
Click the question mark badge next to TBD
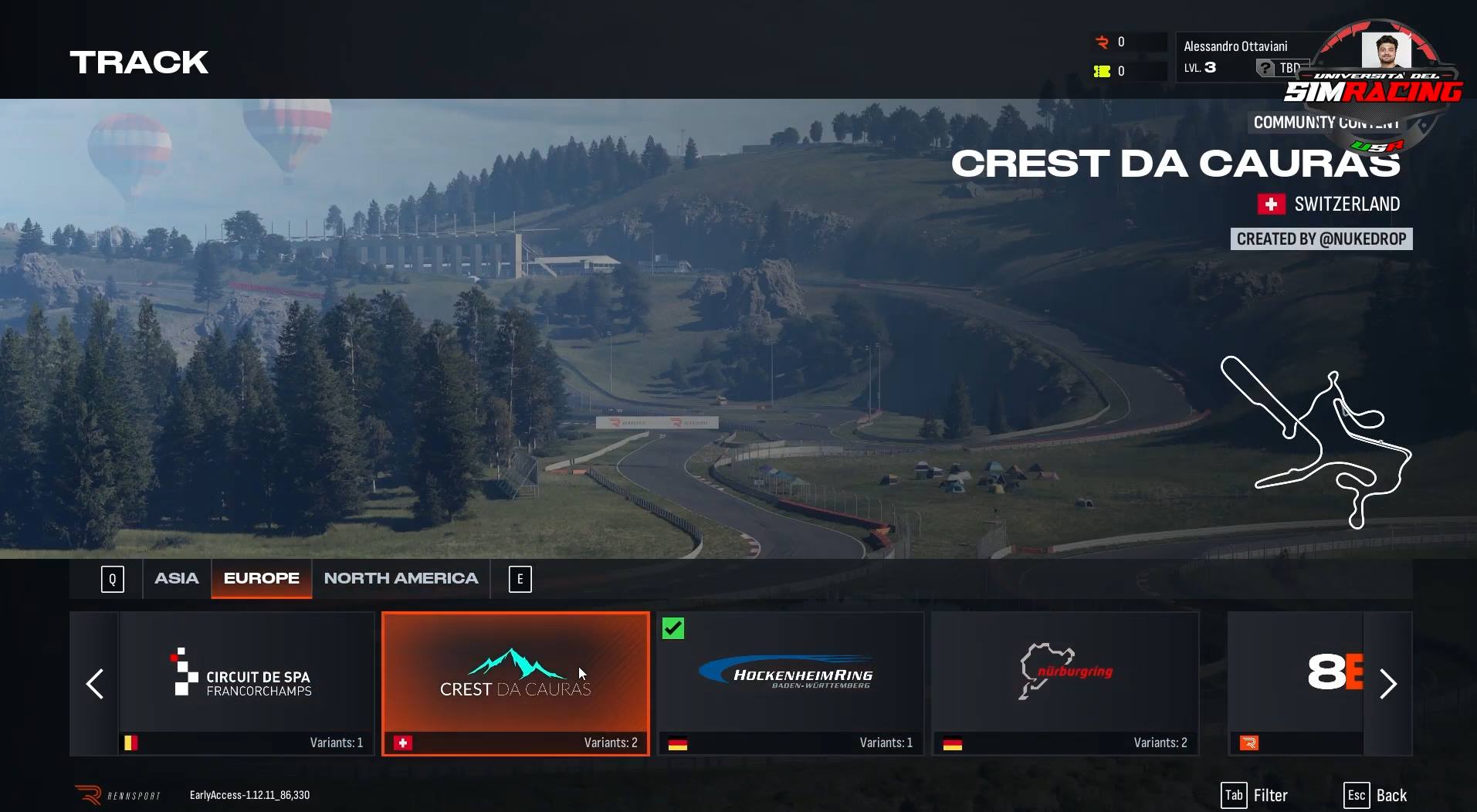pyautogui.click(x=1264, y=68)
